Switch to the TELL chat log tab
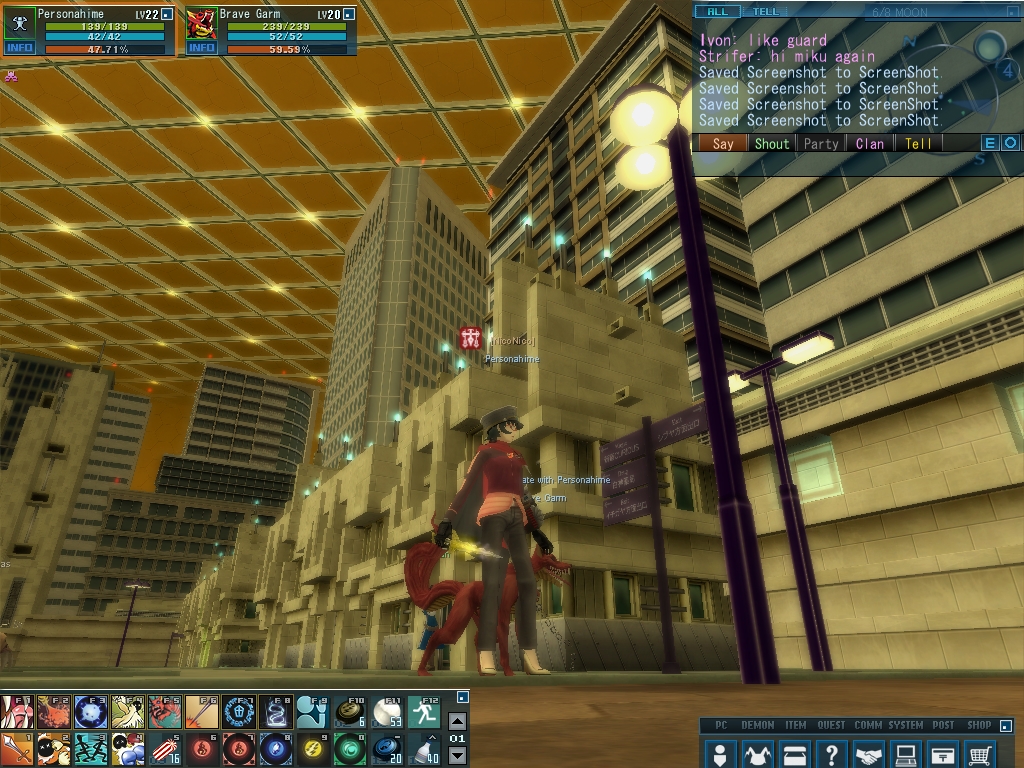The height and width of the screenshot is (768, 1024). pyautogui.click(x=766, y=12)
